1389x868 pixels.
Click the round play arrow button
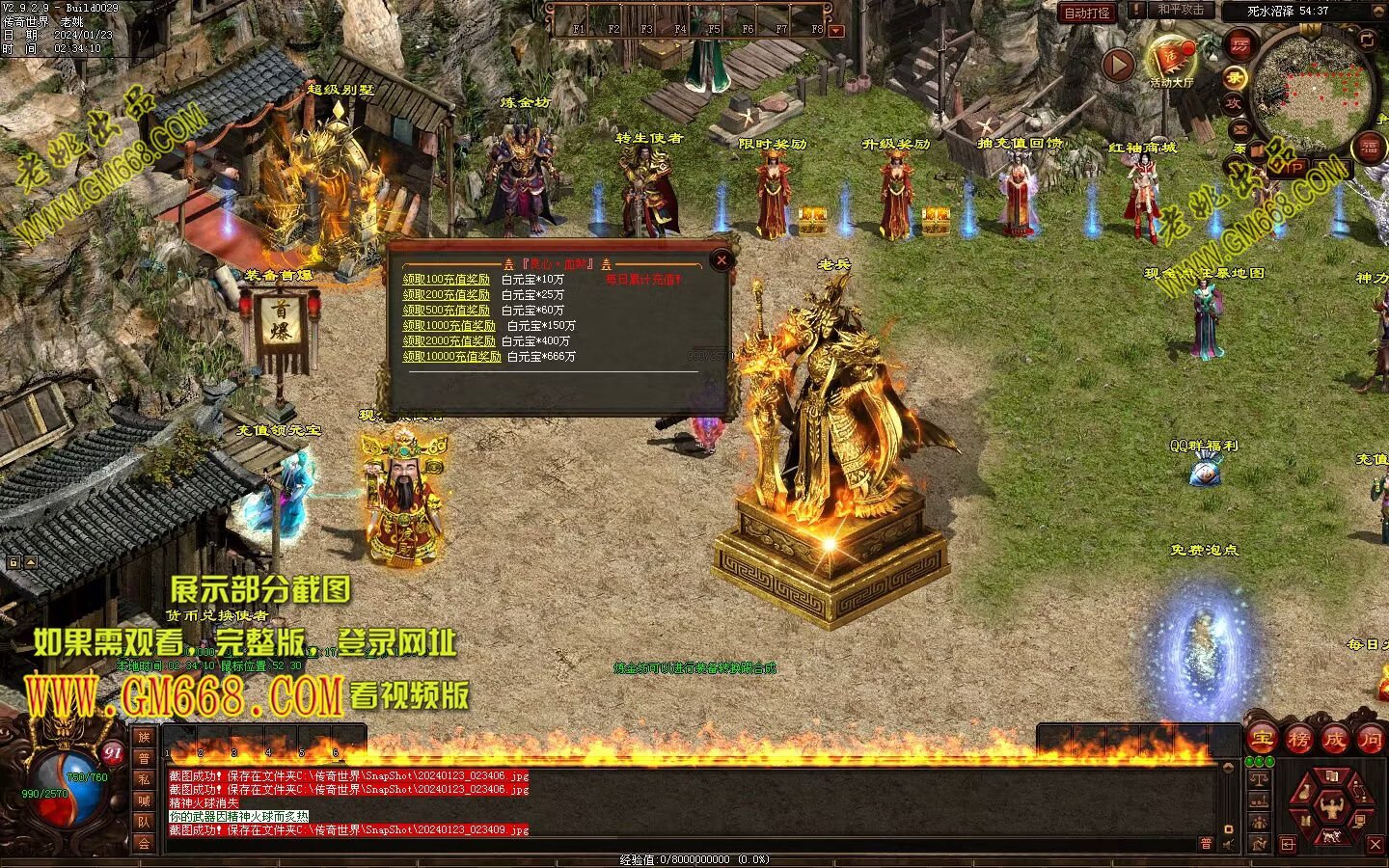tap(1118, 65)
